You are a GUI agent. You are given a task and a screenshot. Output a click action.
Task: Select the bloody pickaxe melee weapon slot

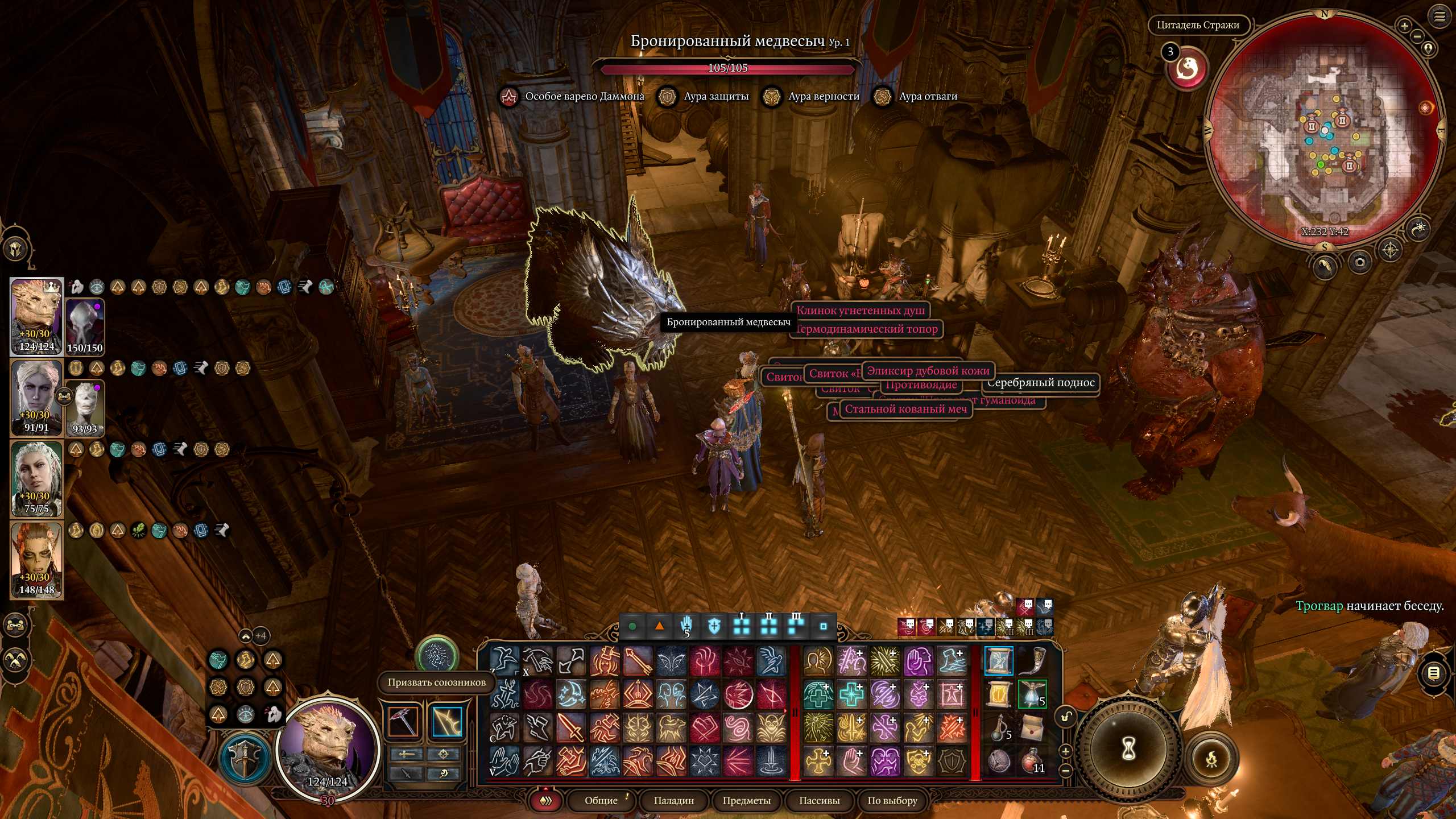pyautogui.click(x=403, y=722)
